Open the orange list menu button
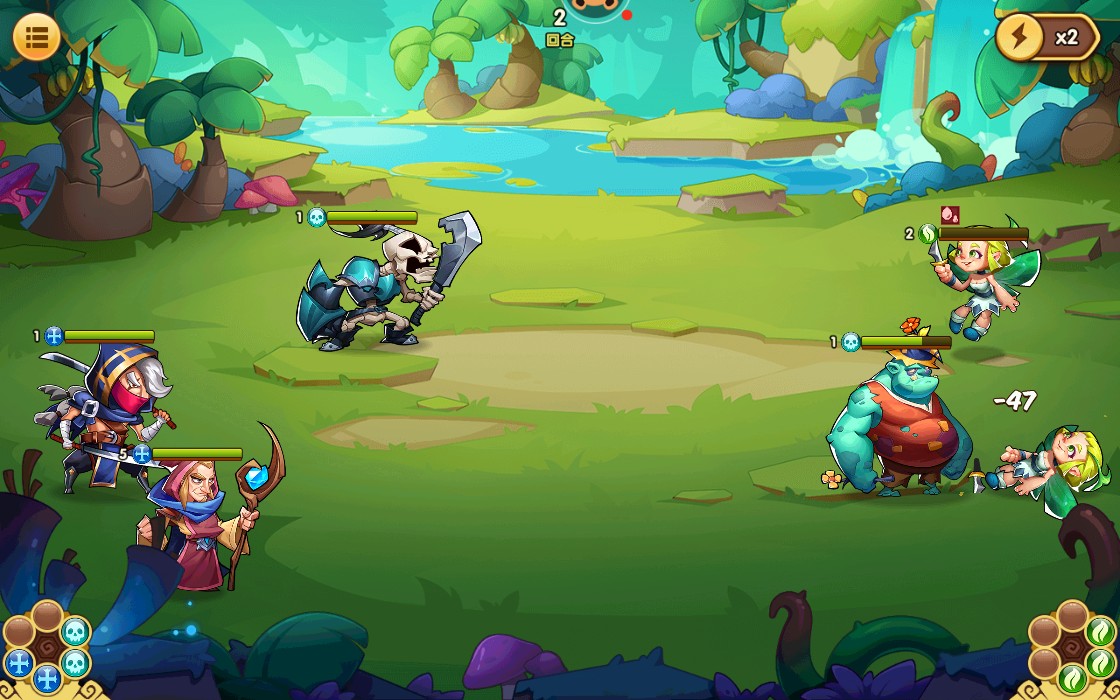 pos(37,37)
